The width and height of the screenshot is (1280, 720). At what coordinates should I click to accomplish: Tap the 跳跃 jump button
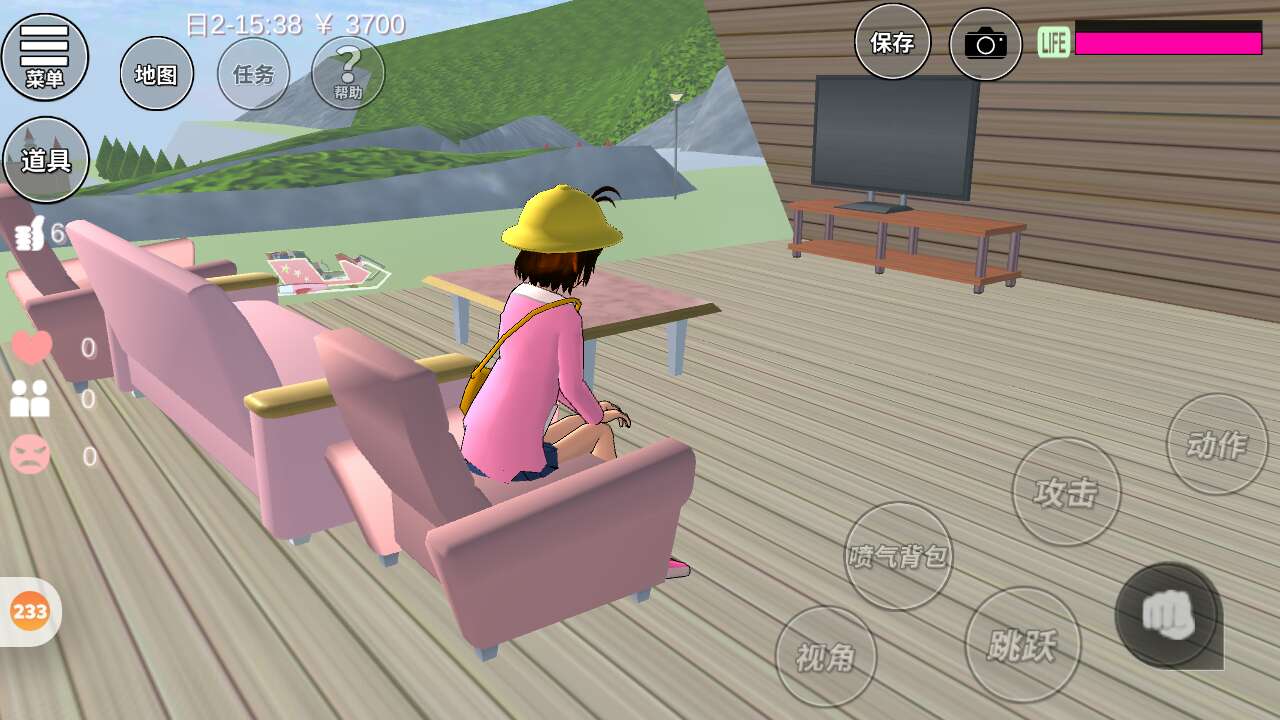point(1022,644)
